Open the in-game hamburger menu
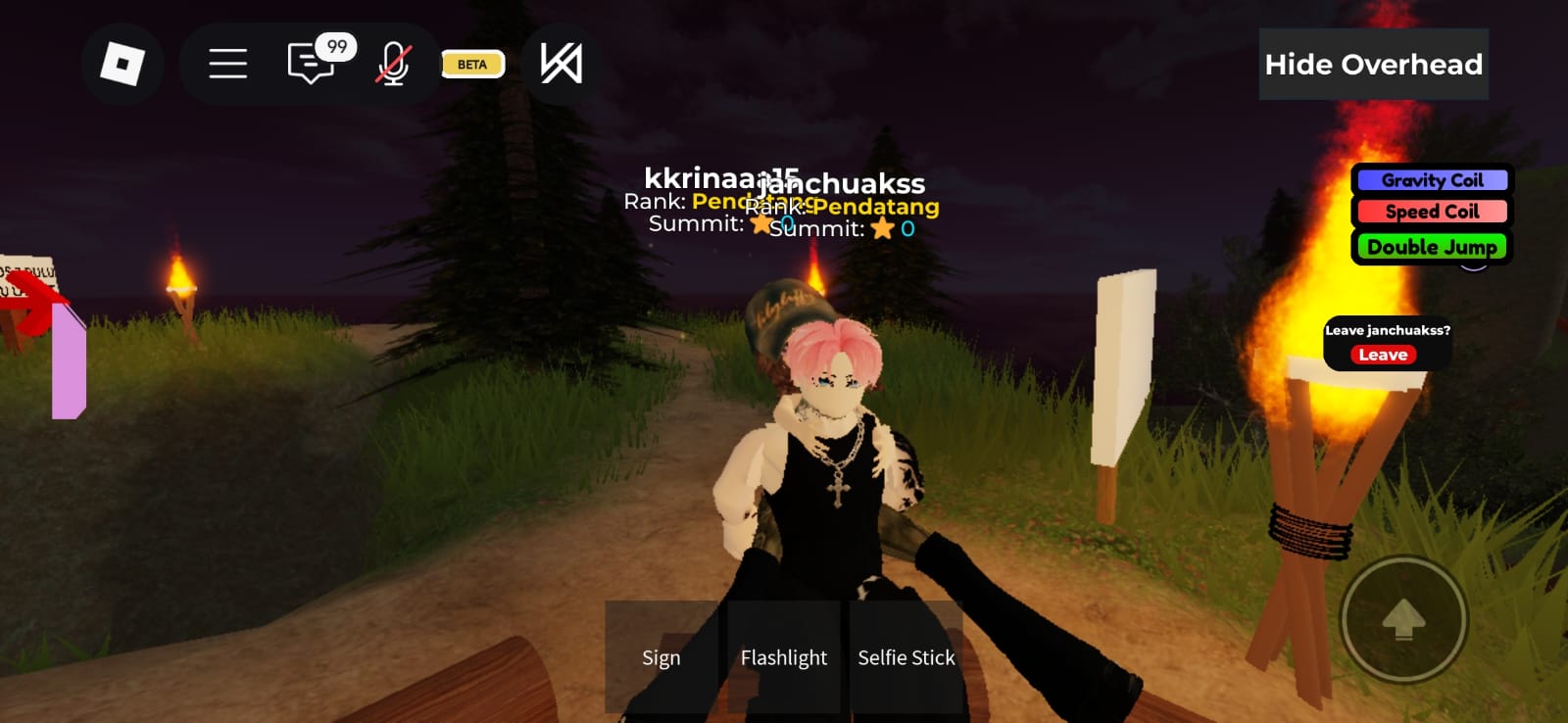 227,64
